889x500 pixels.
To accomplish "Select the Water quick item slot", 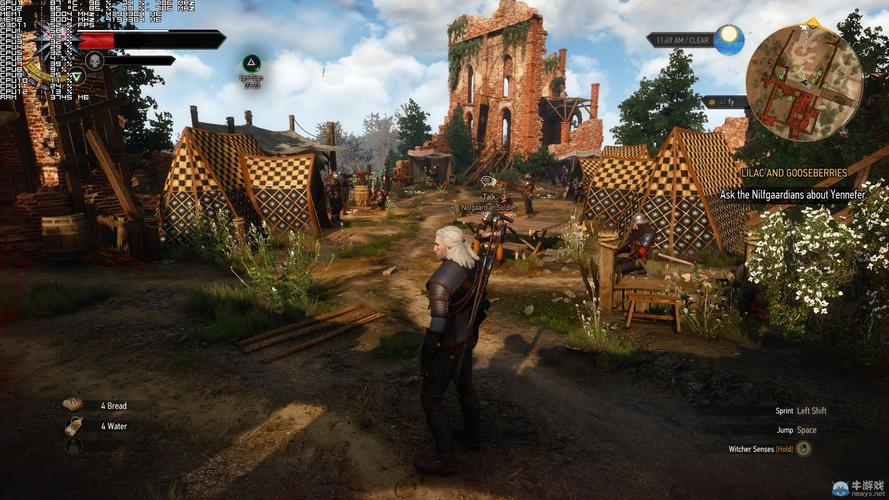I will tap(73, 426).
